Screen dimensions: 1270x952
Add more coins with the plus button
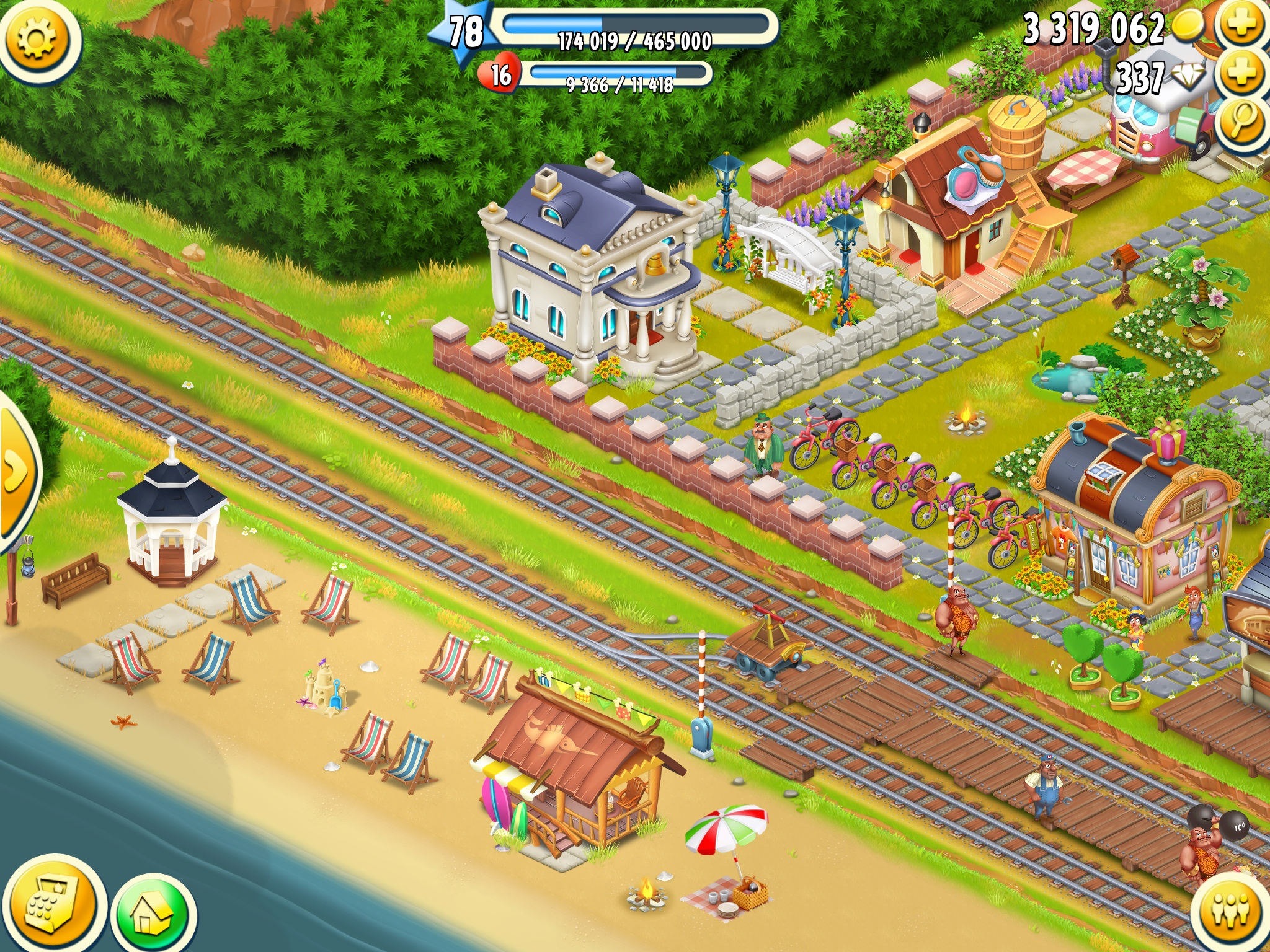[1241, 25]
